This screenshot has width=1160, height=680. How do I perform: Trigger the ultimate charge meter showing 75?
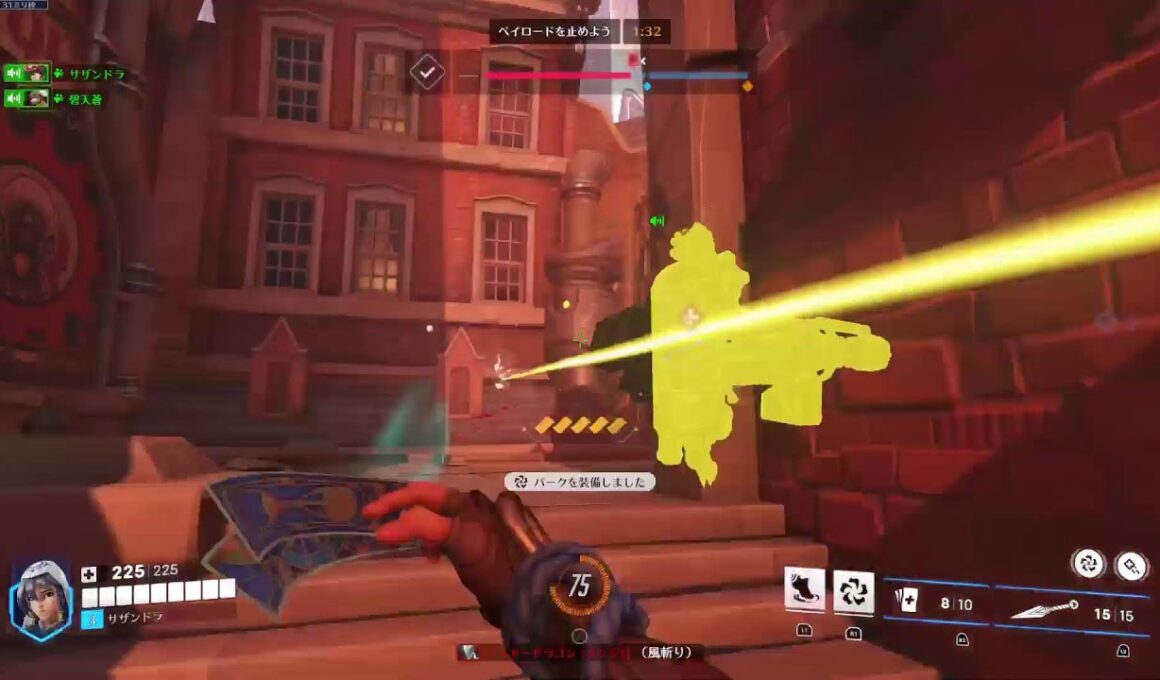580,586
